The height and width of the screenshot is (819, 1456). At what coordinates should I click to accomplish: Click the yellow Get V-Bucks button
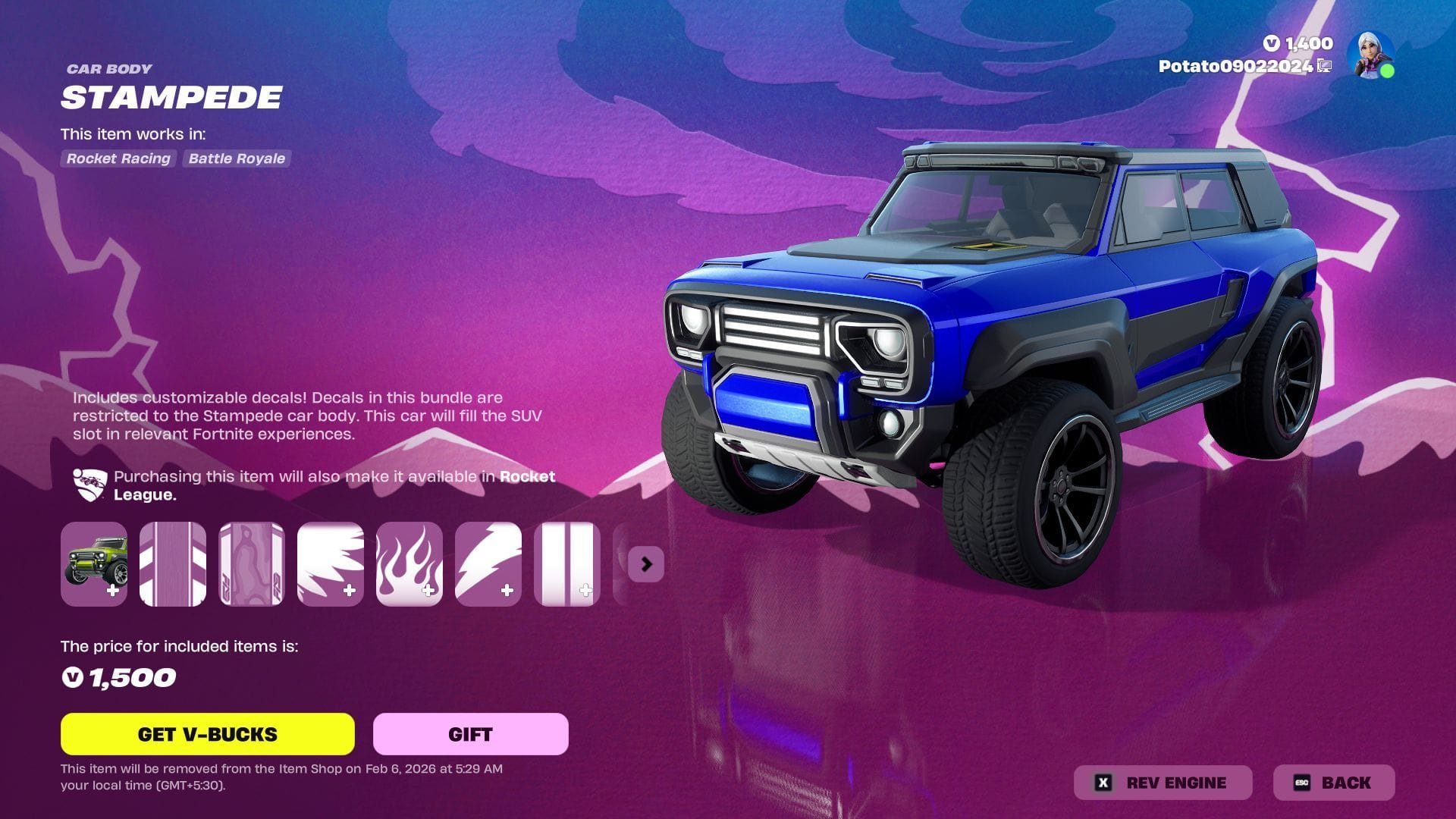point(207,734)
